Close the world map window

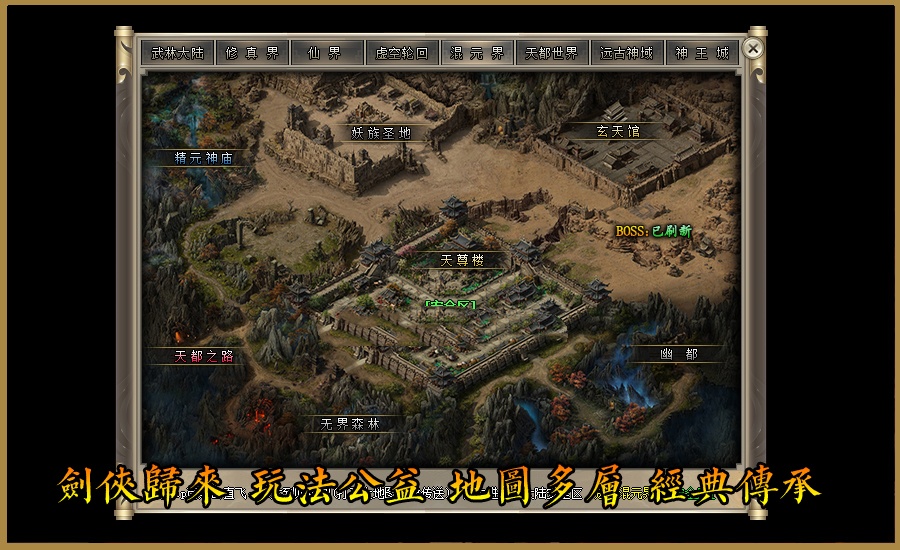tap(754, 48)
